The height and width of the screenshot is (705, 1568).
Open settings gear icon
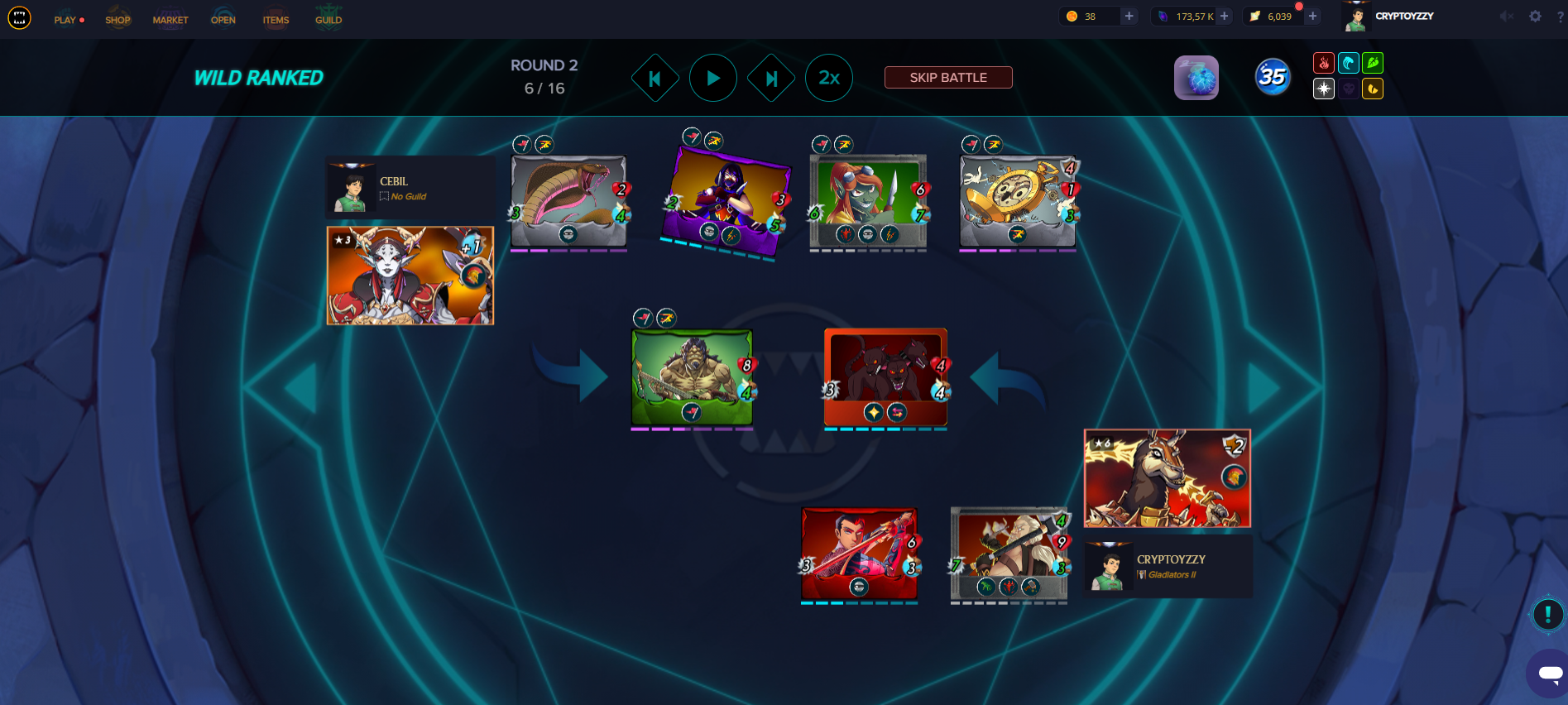pos(1535,17)
